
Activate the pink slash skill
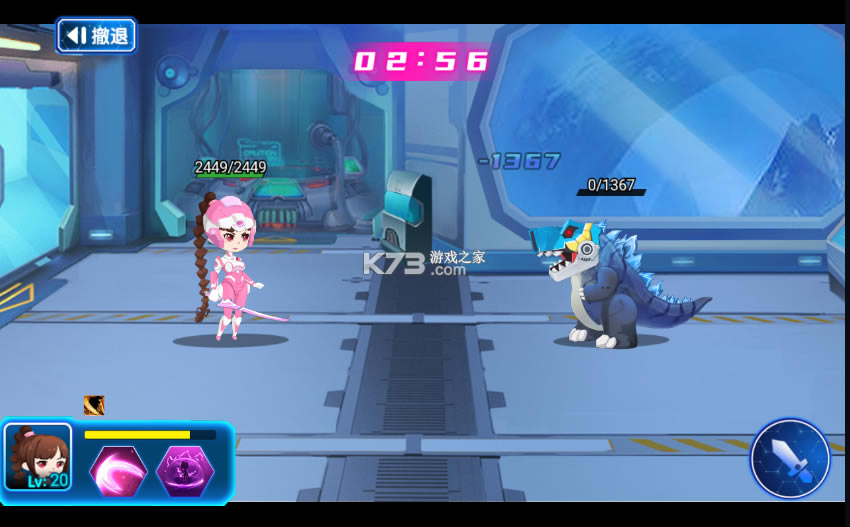pyautogui.click(x=118, y=471)
